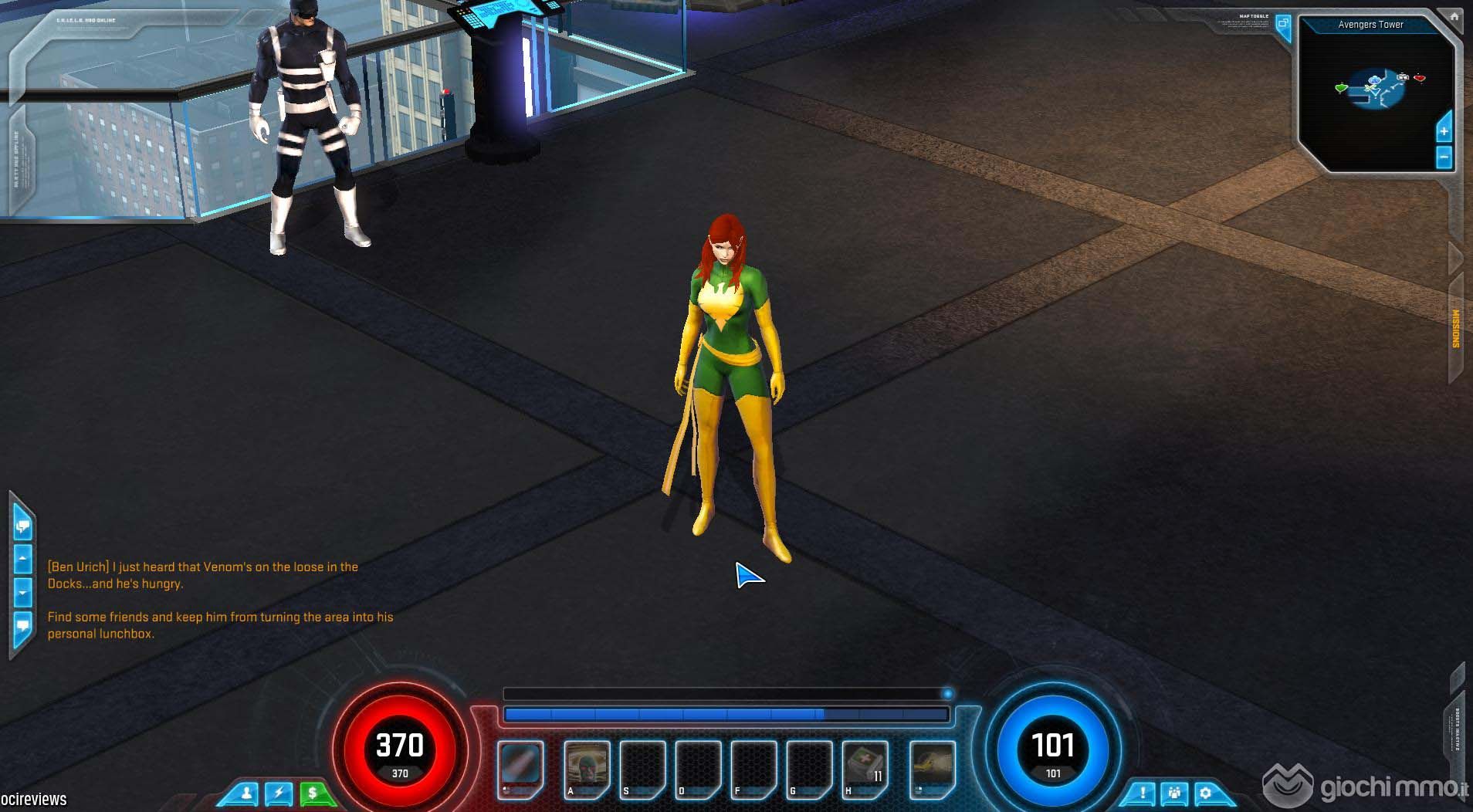Click the Avengers Tower minimap
1473x812 pixels.
1374,93
